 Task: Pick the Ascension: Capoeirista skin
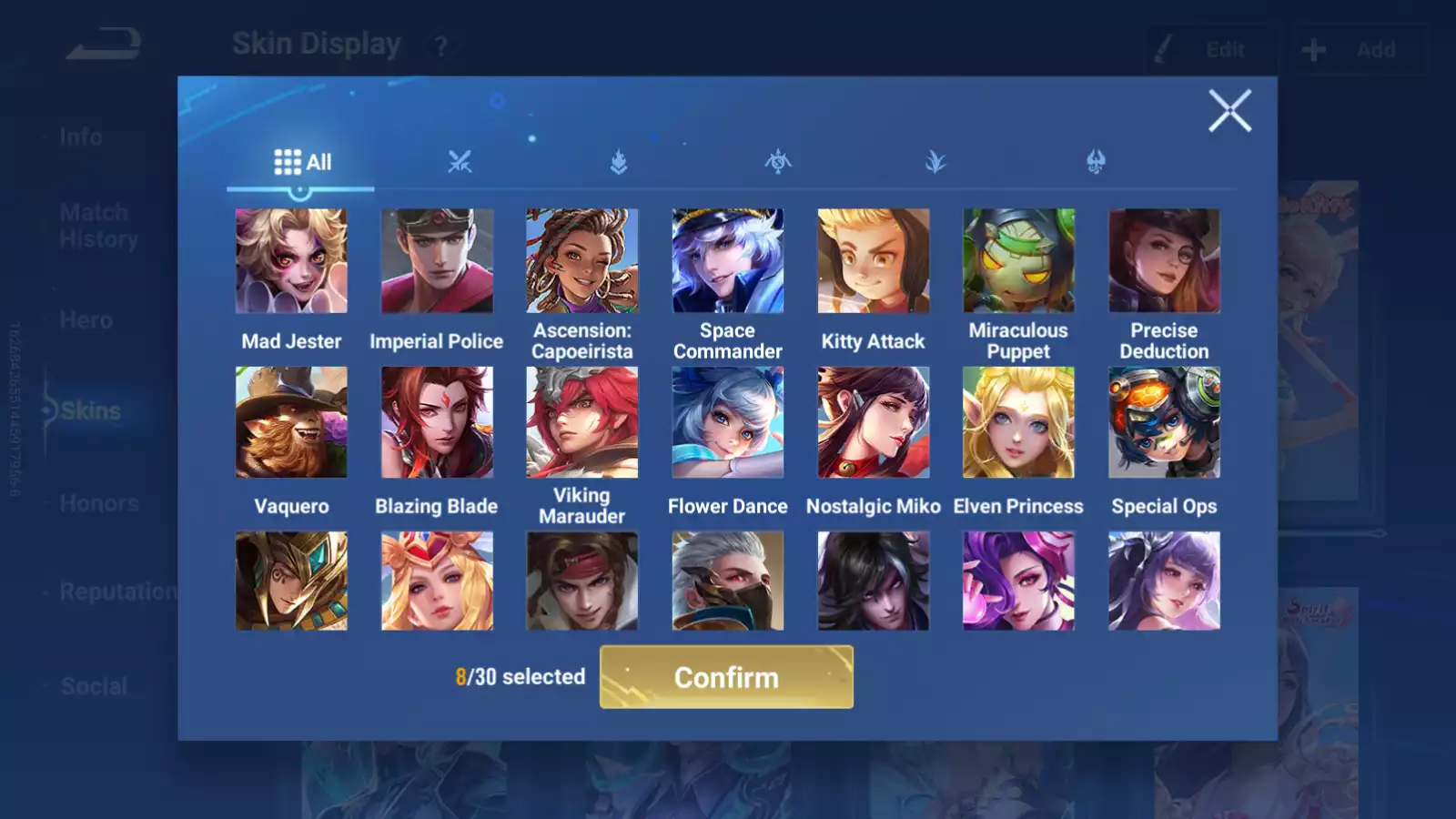(x=582, y=261)
